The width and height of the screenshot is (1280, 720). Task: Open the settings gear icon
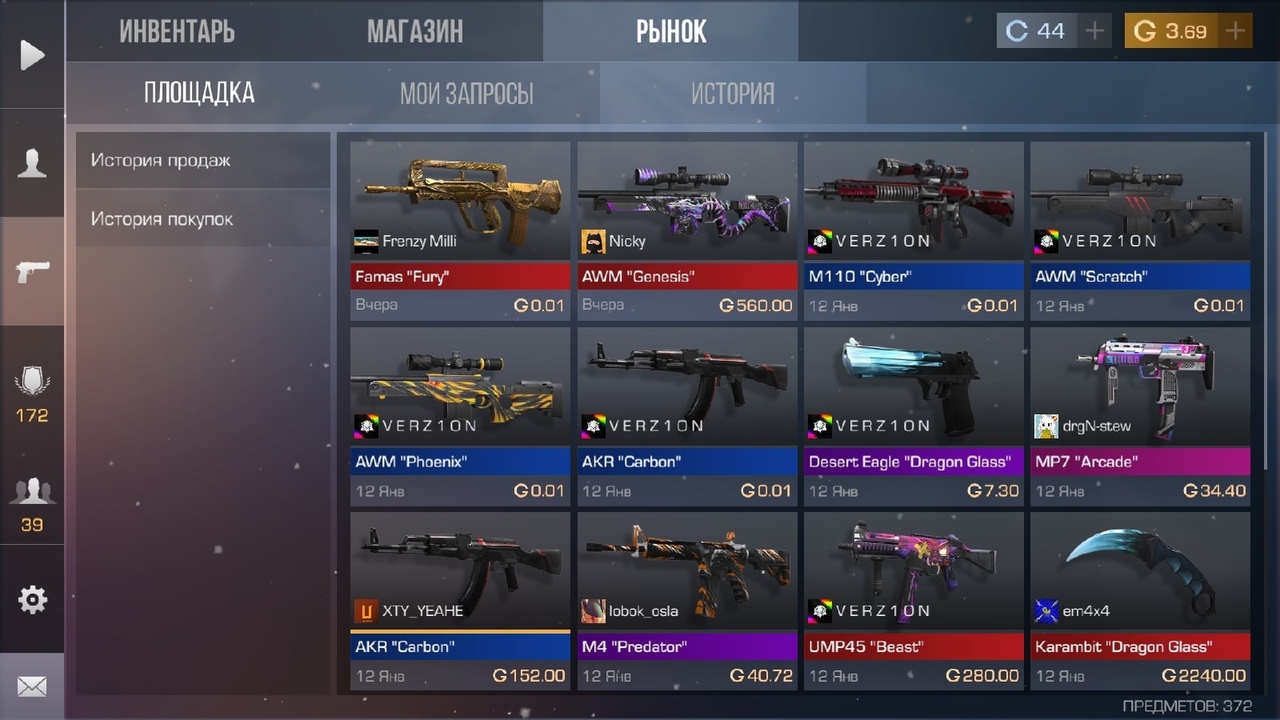[x=32, y=599]
